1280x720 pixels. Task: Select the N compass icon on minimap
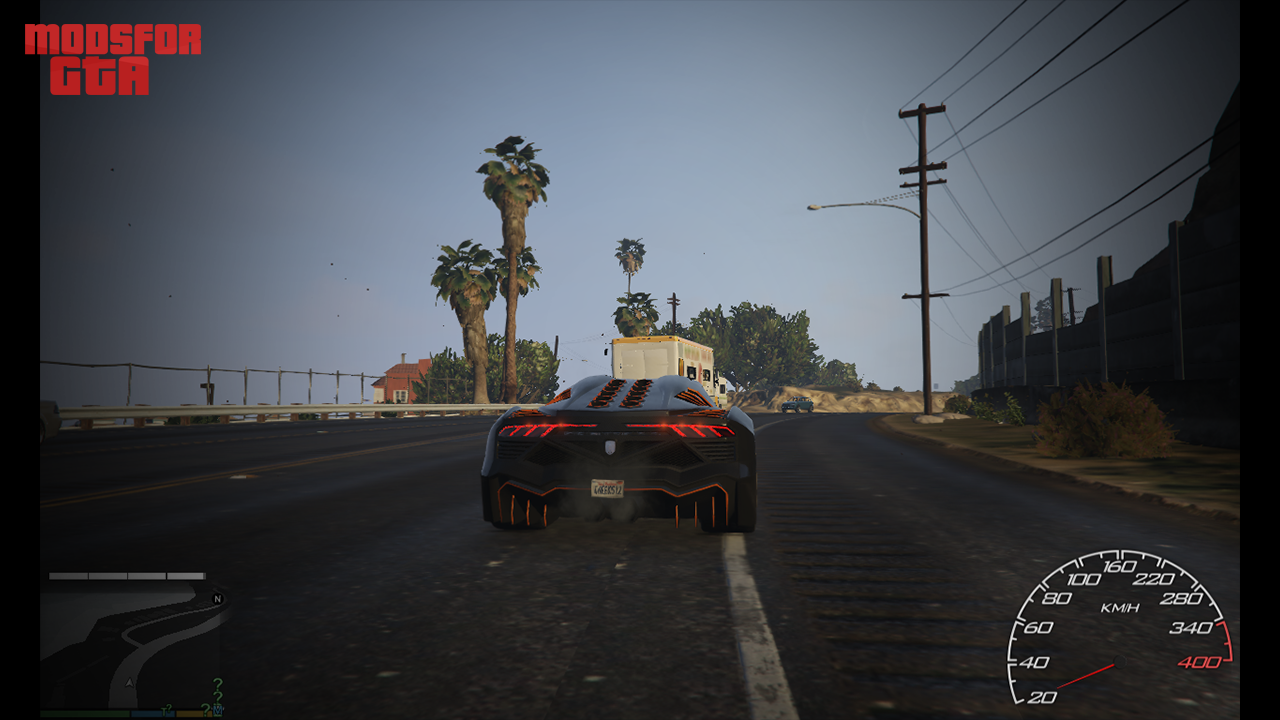pyautogui.click(x=218, y=600)
